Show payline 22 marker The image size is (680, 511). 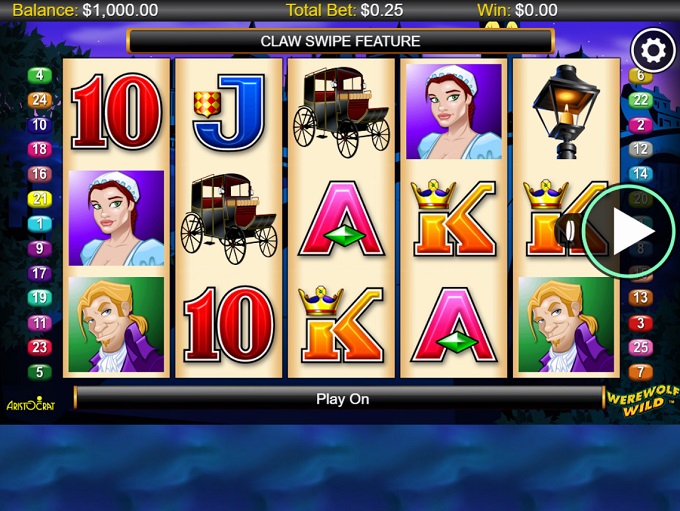click(641, 100)
